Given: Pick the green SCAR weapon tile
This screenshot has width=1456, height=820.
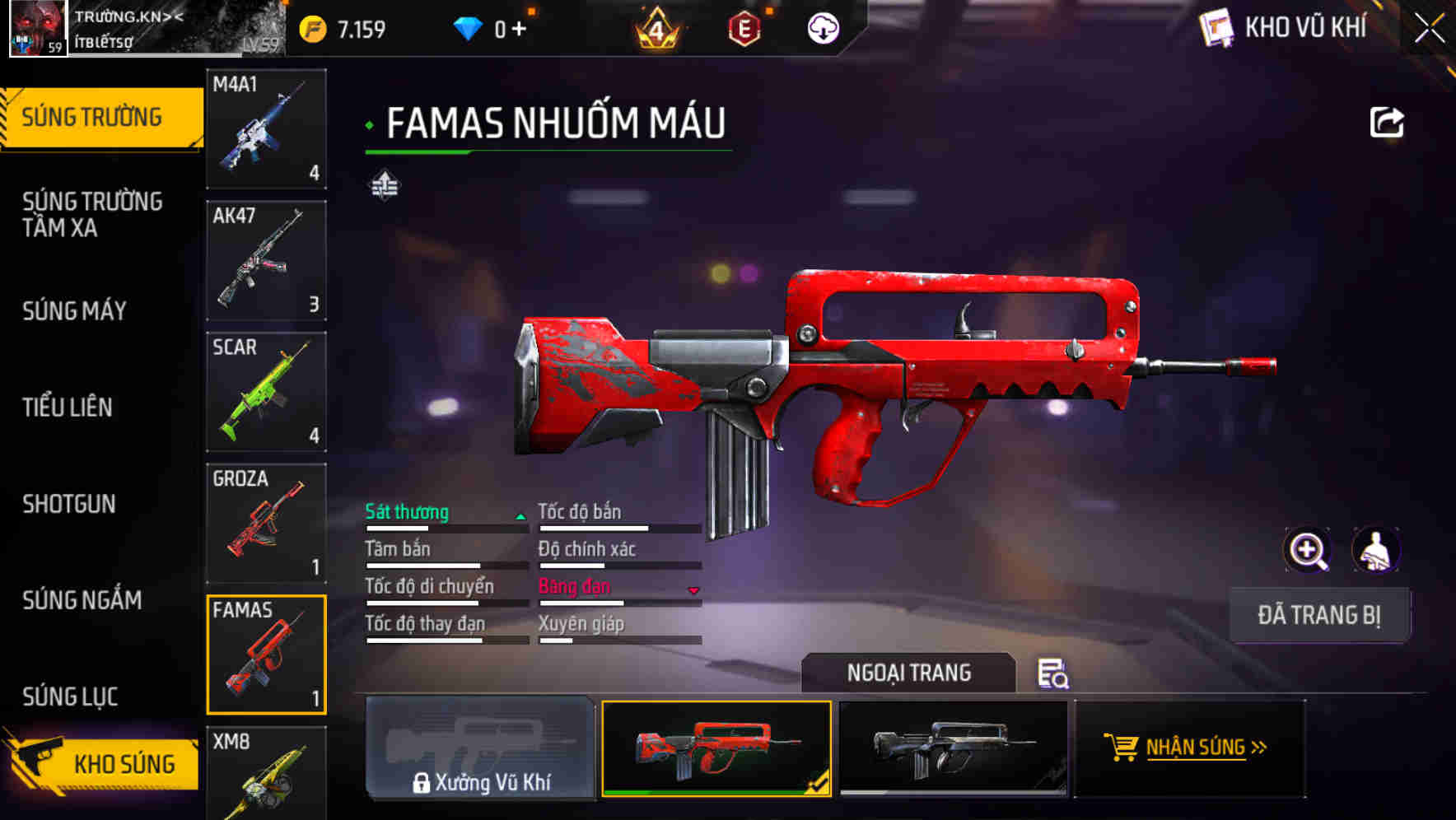Looking at the screenshot, I should 266,392.
